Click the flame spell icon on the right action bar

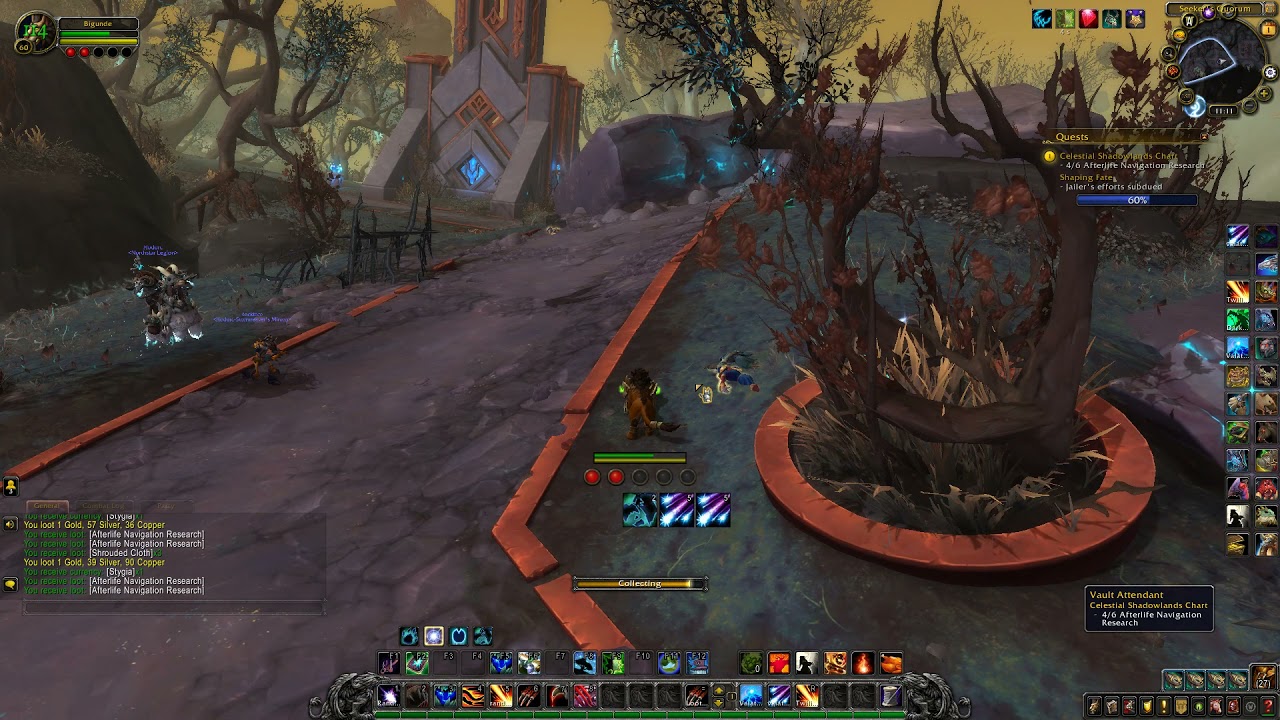point(1236,293)
